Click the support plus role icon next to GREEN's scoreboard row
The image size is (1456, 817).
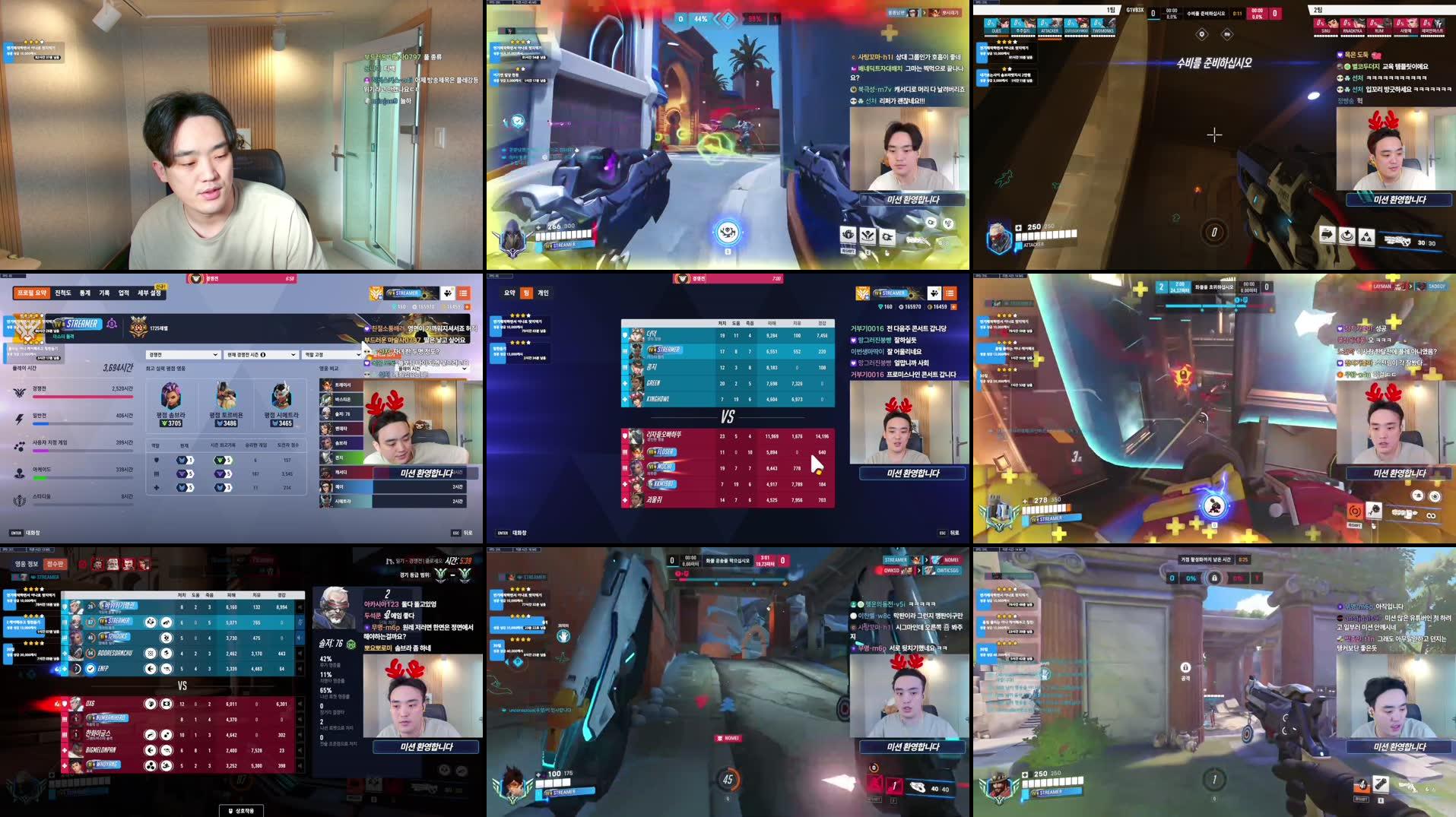pos(624,385)
